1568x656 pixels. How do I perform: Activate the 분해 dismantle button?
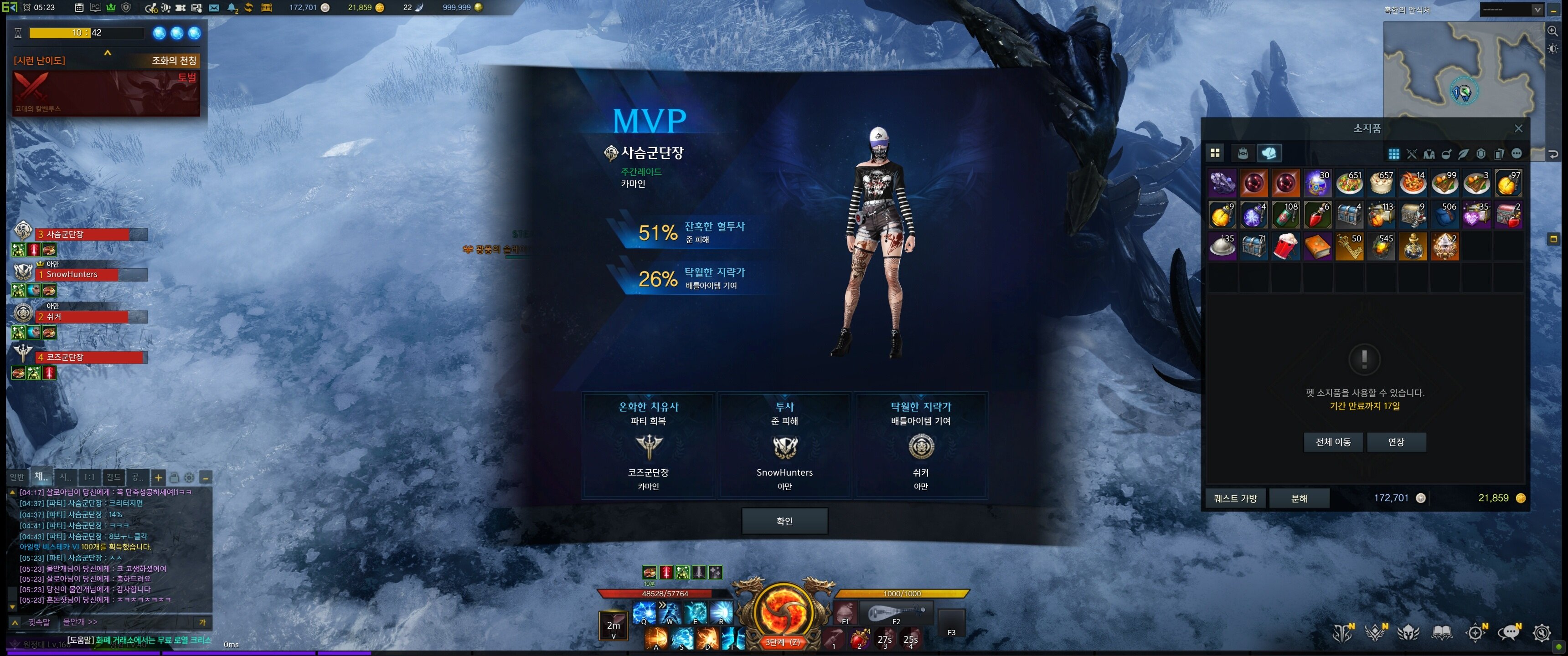pos(1299,498)
